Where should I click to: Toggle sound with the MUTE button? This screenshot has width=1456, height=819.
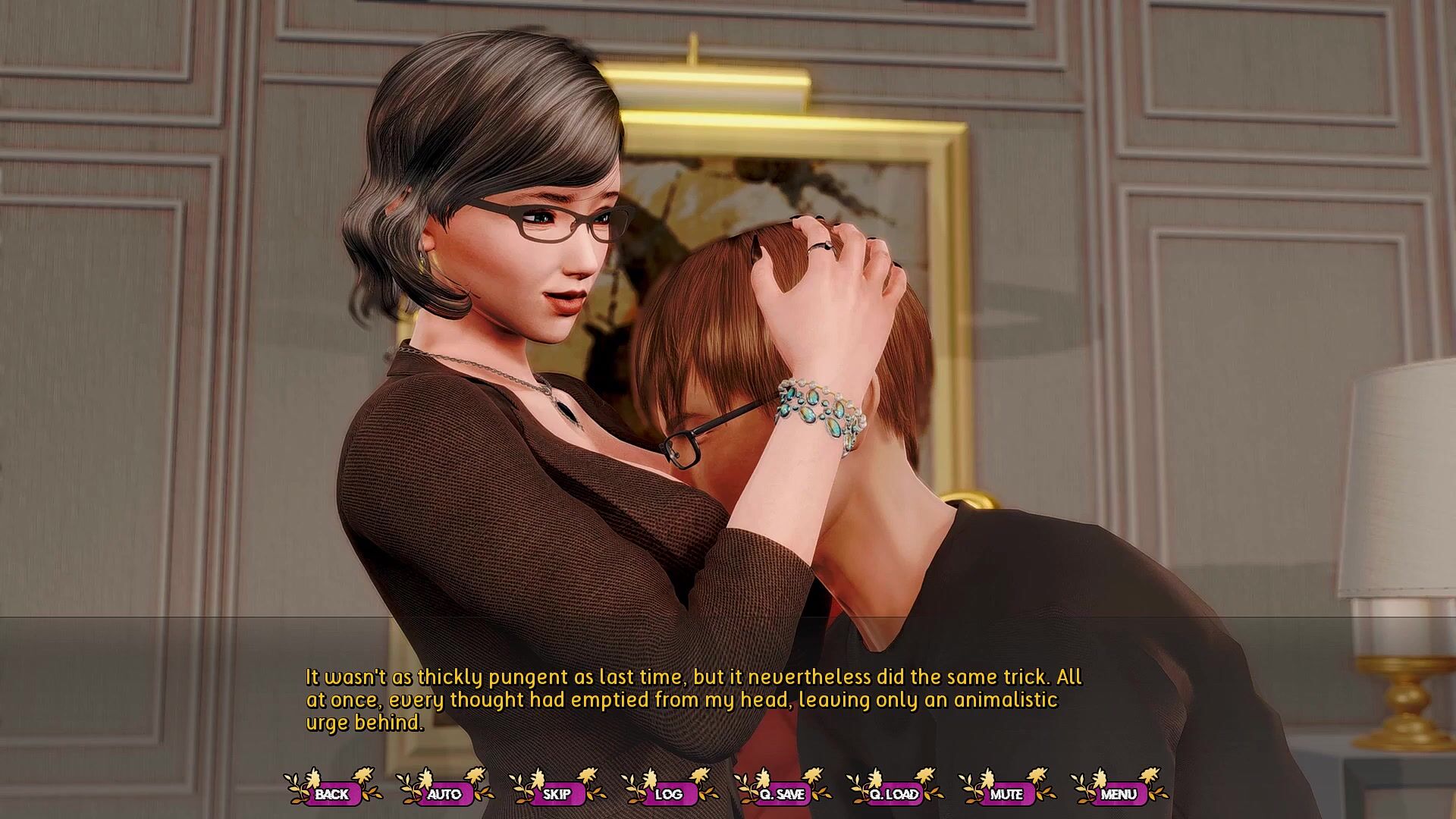tap(1006, 794)
